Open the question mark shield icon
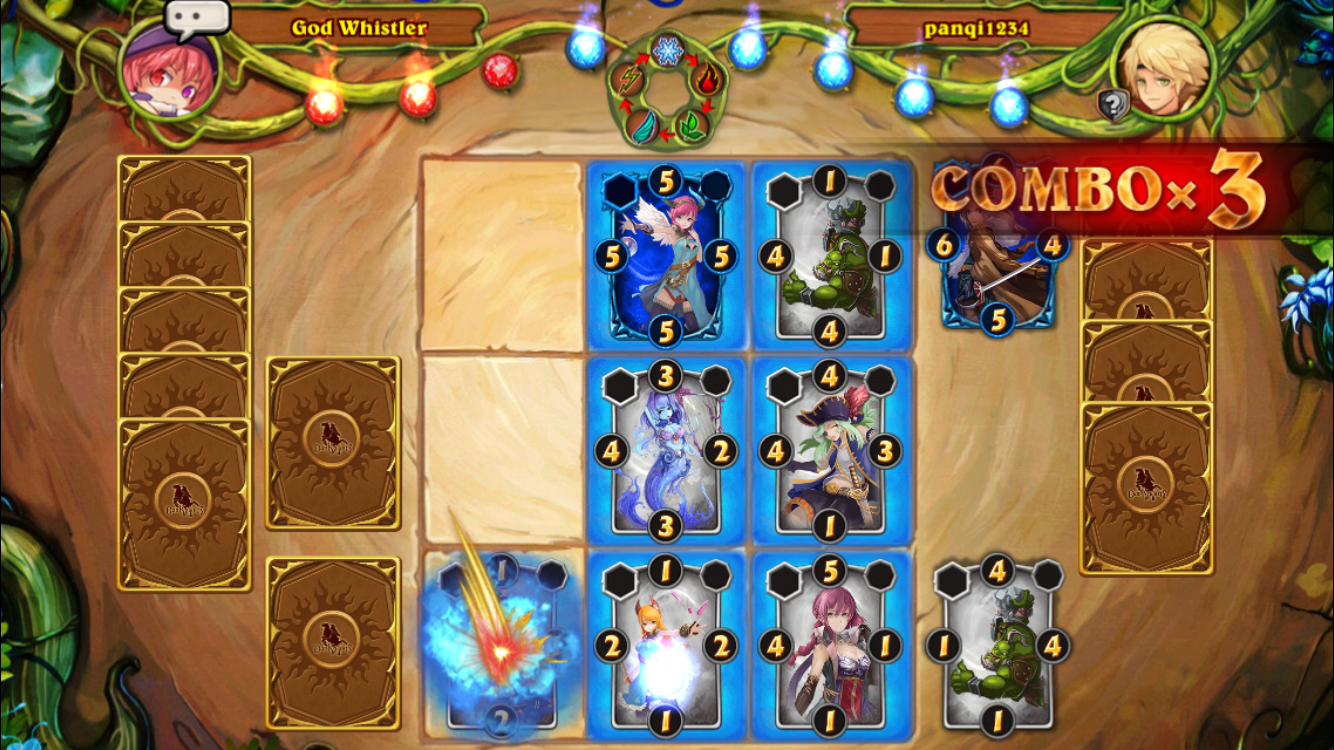 point(1112,104)
